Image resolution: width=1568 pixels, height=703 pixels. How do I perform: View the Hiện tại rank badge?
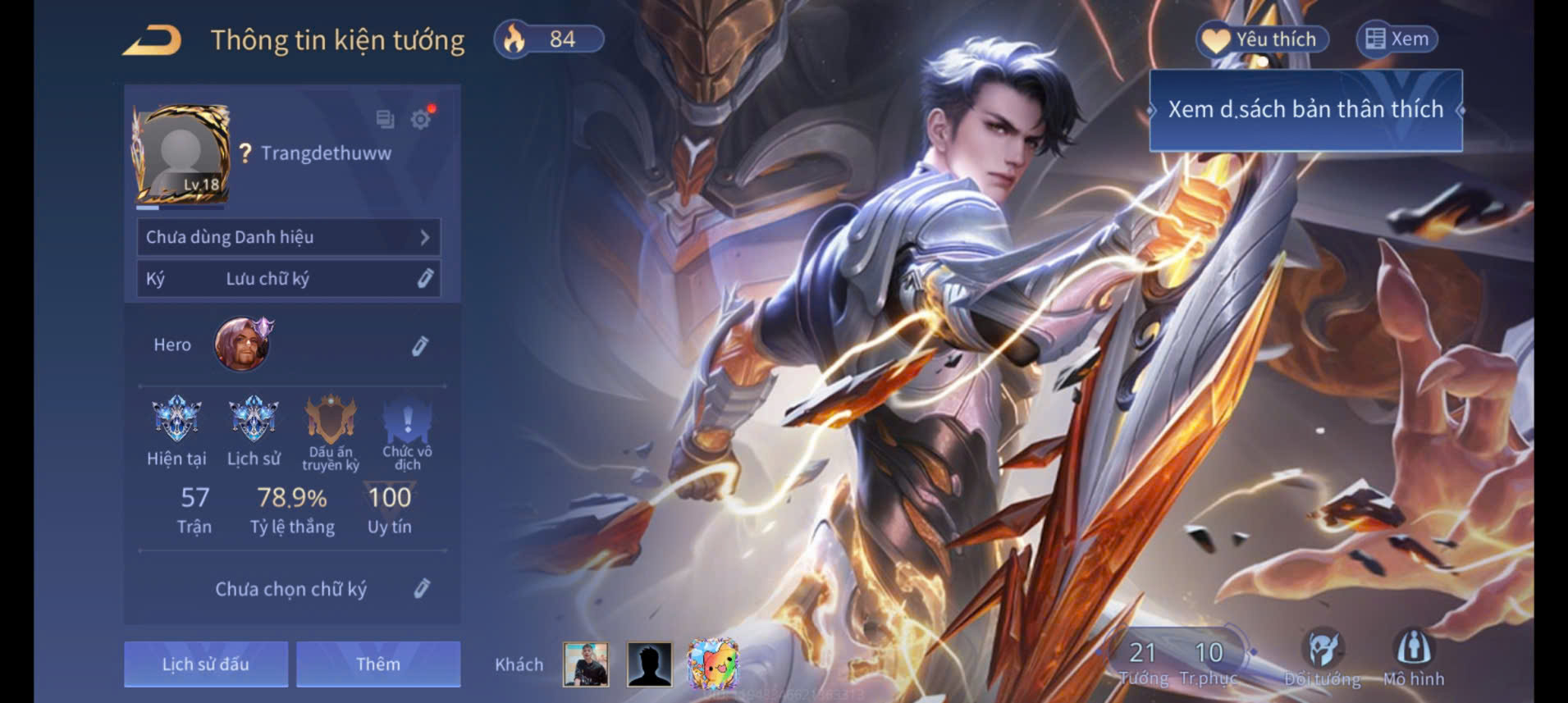[176, 419]
